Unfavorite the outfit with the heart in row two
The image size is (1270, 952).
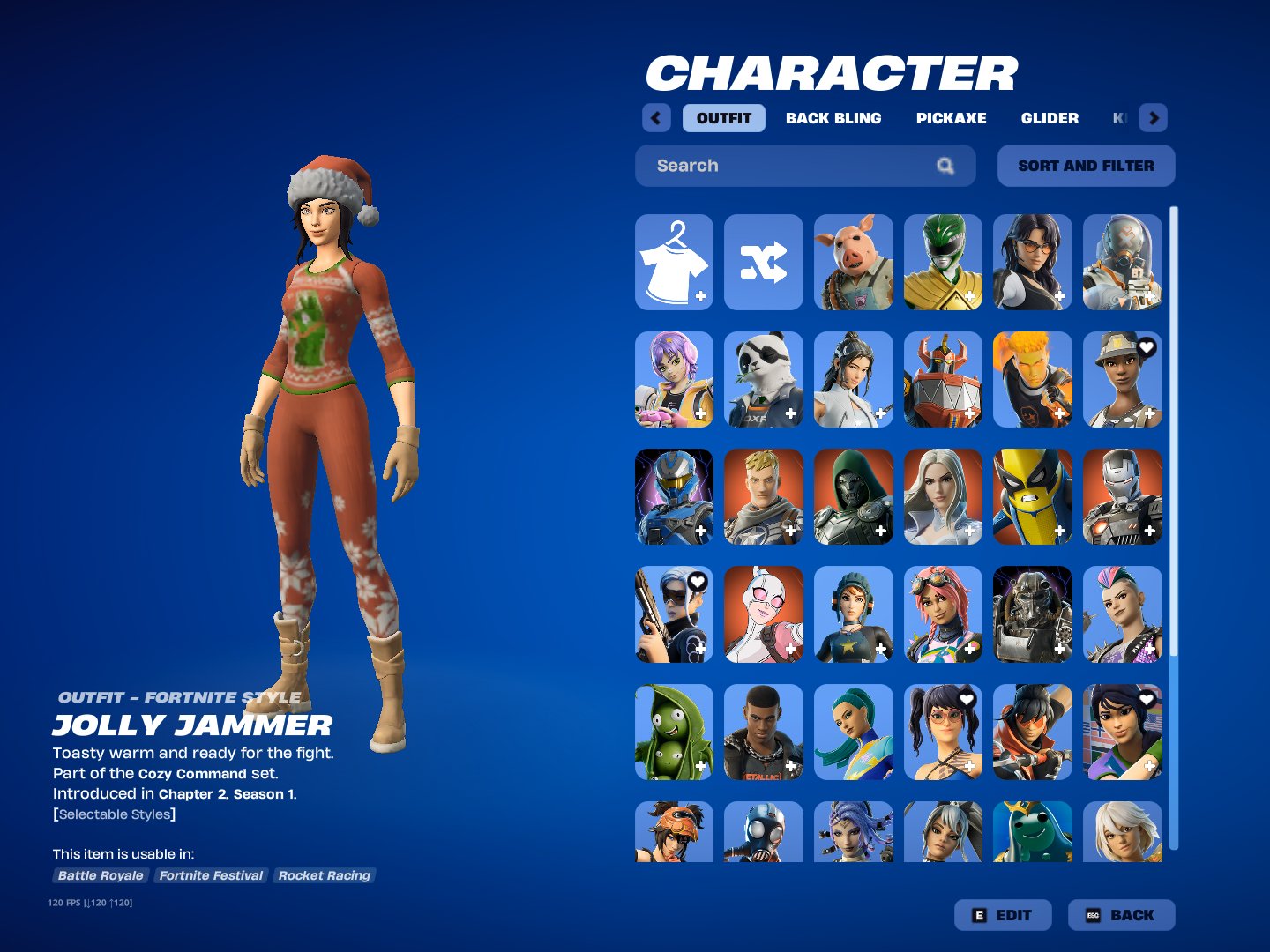(1146, 348)
